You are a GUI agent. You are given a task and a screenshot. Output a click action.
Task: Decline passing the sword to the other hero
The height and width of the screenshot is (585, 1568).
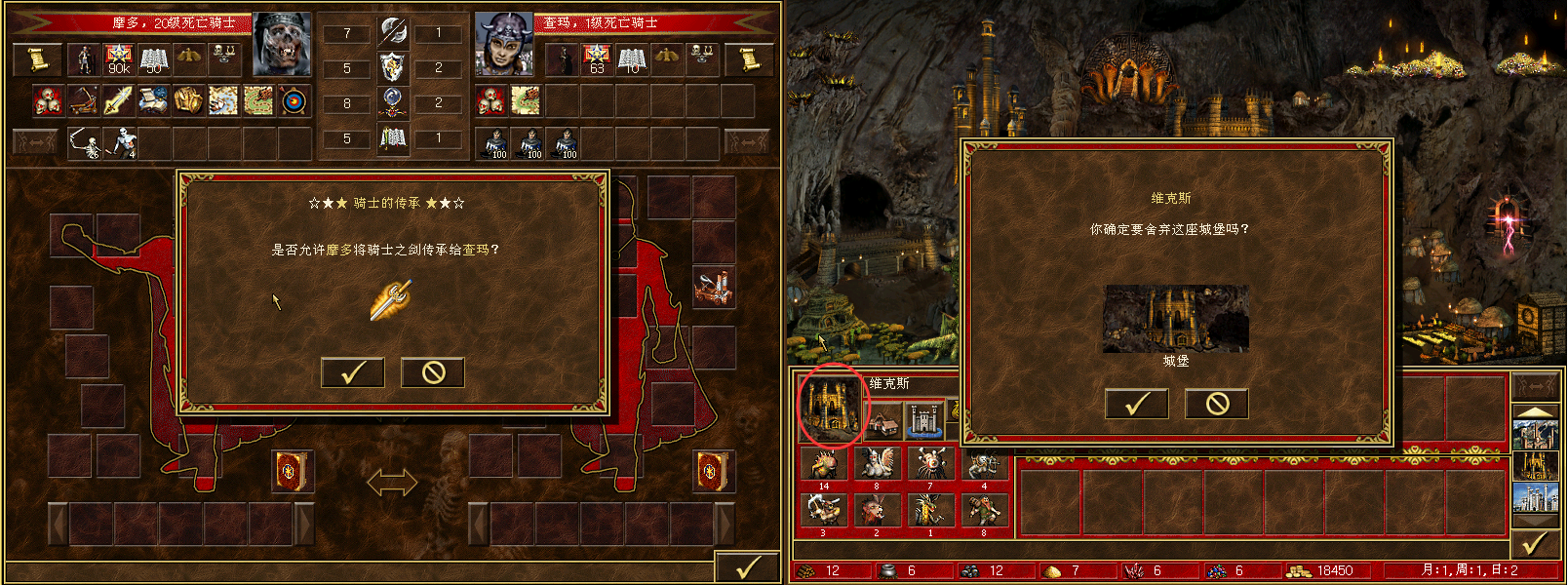click(x=433, y=371)
